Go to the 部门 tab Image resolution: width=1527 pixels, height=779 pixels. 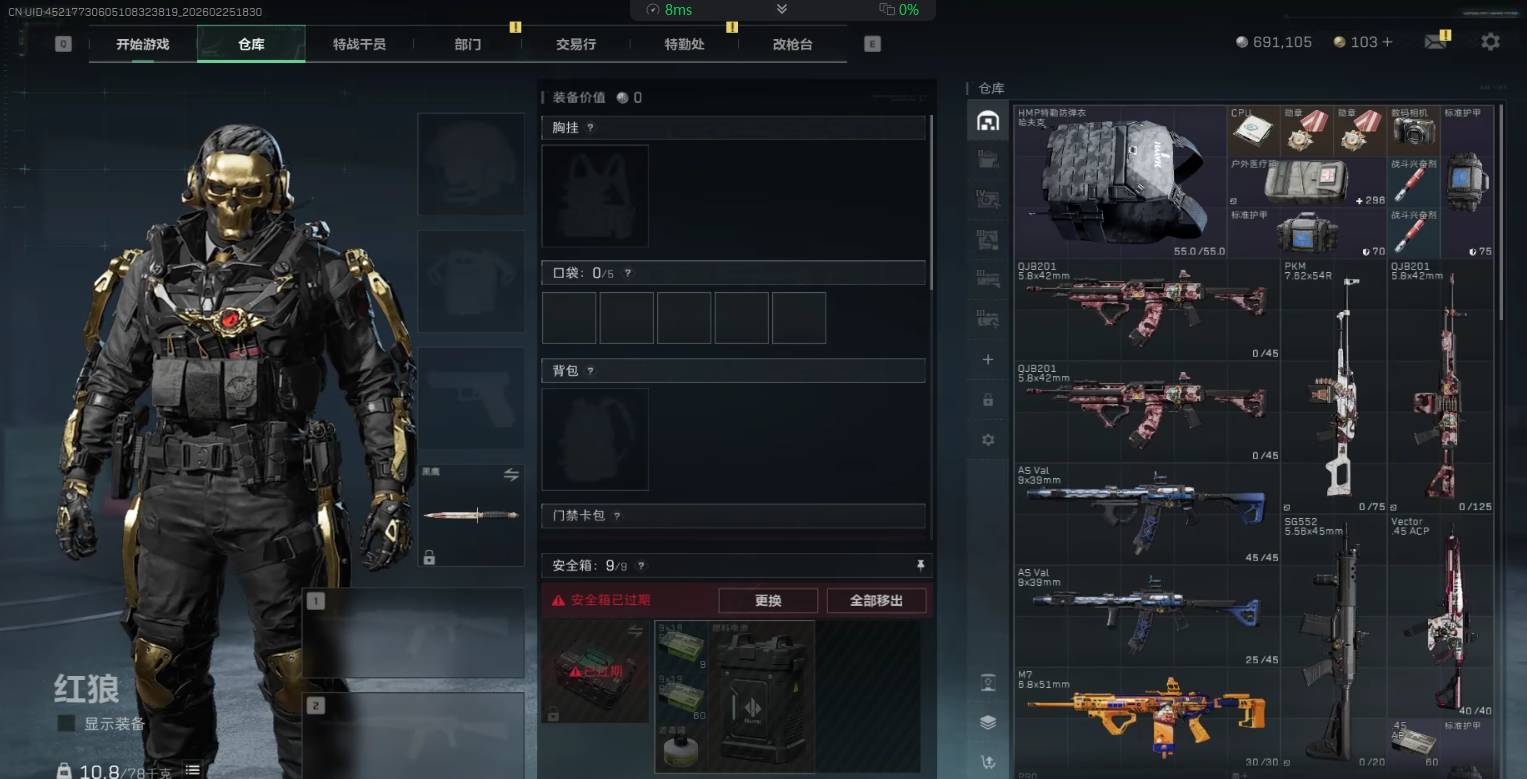pos(467,44)
